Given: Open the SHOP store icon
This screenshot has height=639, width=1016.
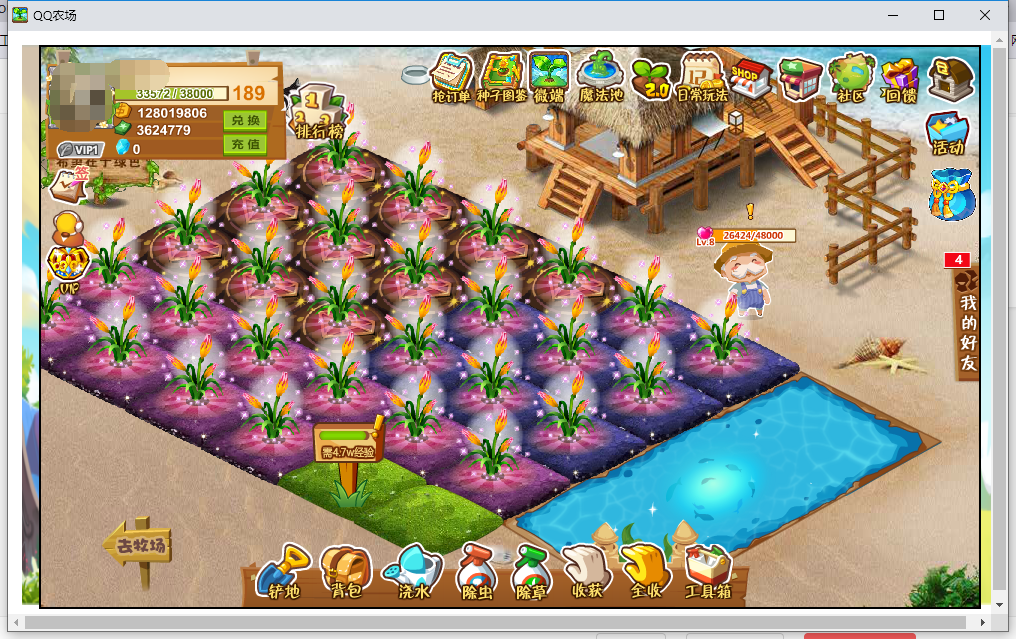Looking at the screenshot, I should click(750, 77).
